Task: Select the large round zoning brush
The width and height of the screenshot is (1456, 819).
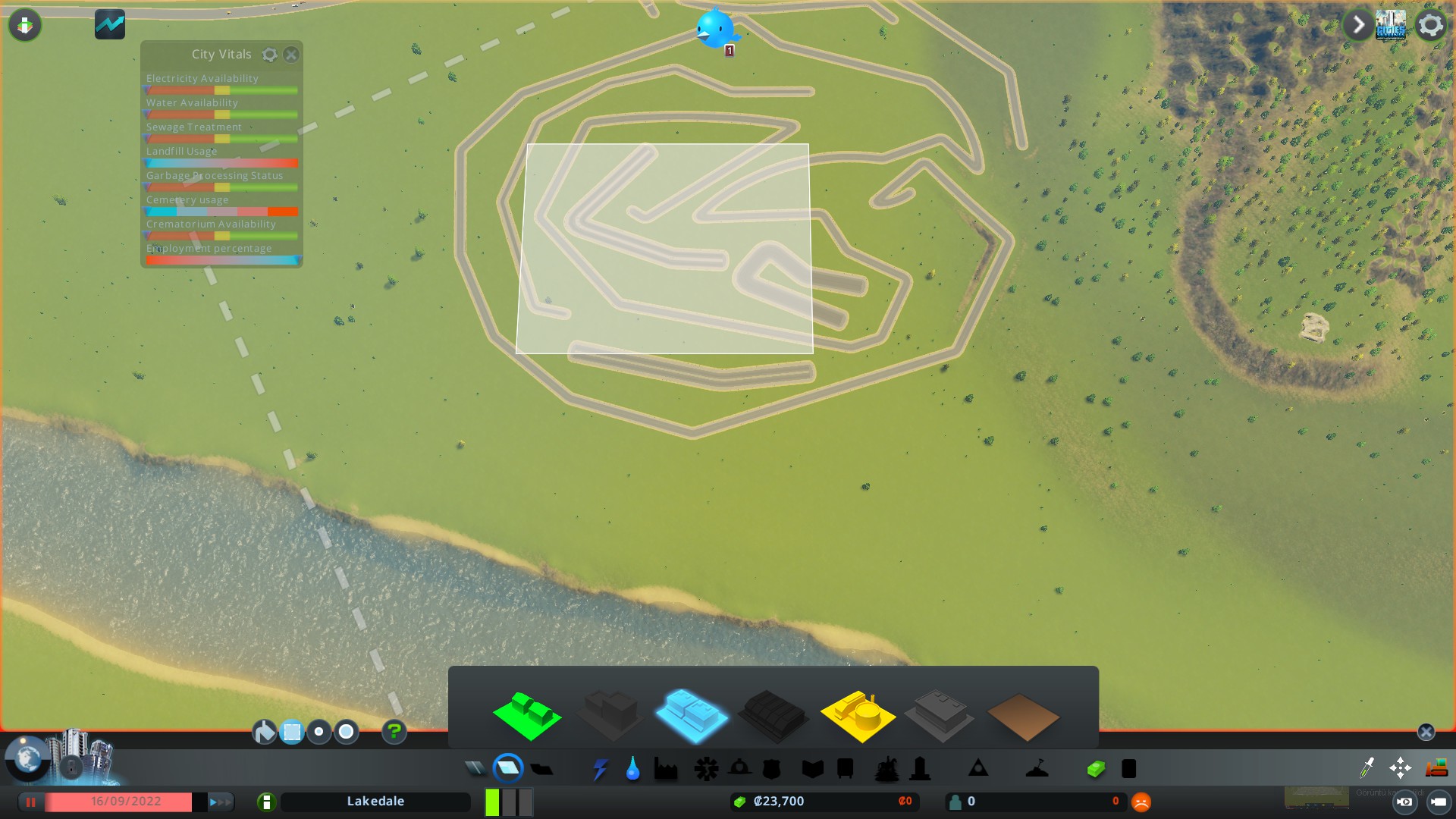Action: [346, 732]
